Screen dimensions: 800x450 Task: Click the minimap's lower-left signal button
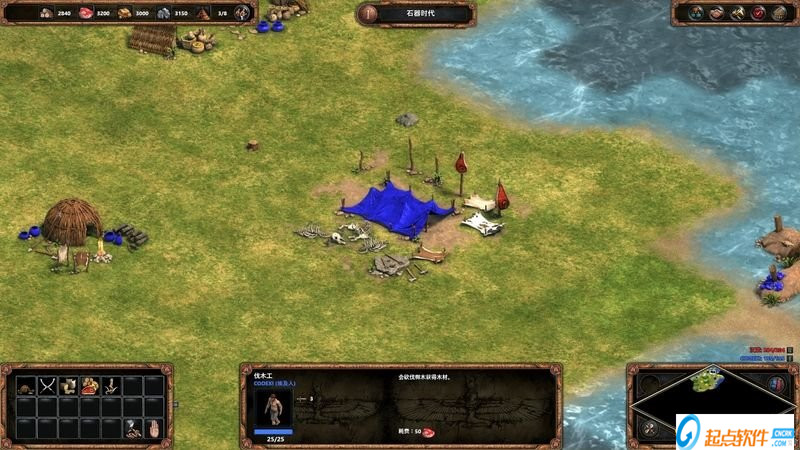pyautogui.click(x=647, y=428)
